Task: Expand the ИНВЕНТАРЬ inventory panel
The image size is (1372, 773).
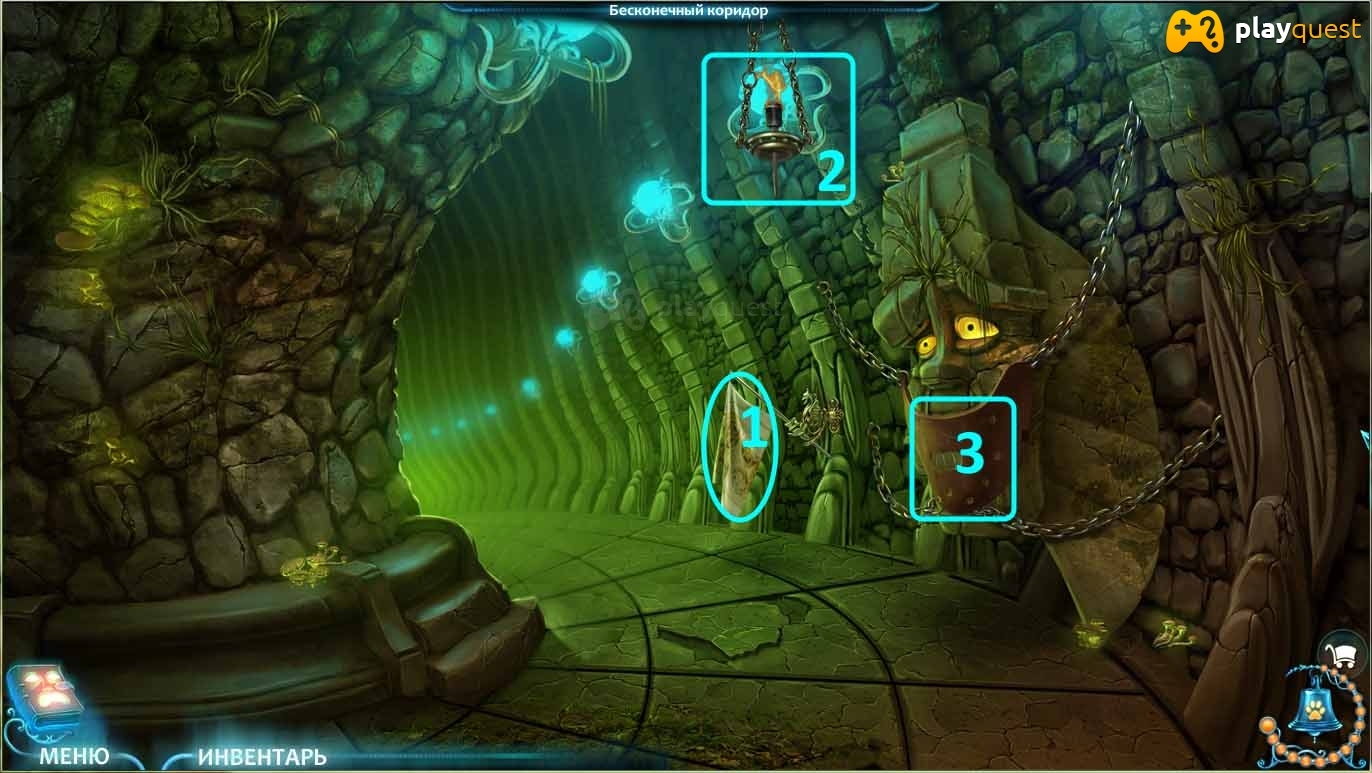Action: point(262,757)
